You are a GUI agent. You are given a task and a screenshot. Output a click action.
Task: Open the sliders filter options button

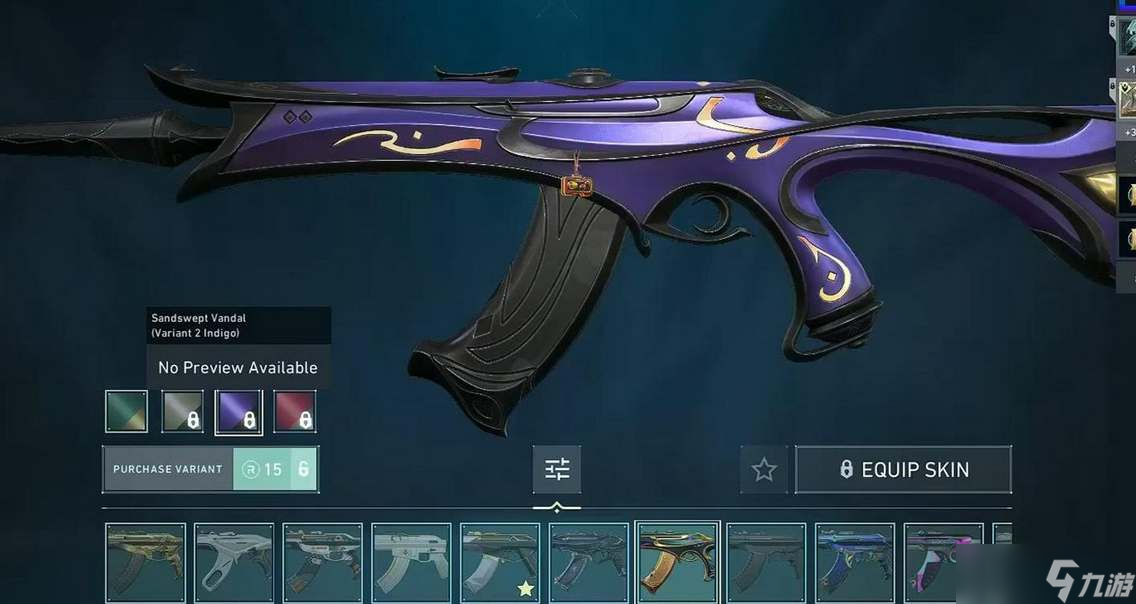coord(557,469)
